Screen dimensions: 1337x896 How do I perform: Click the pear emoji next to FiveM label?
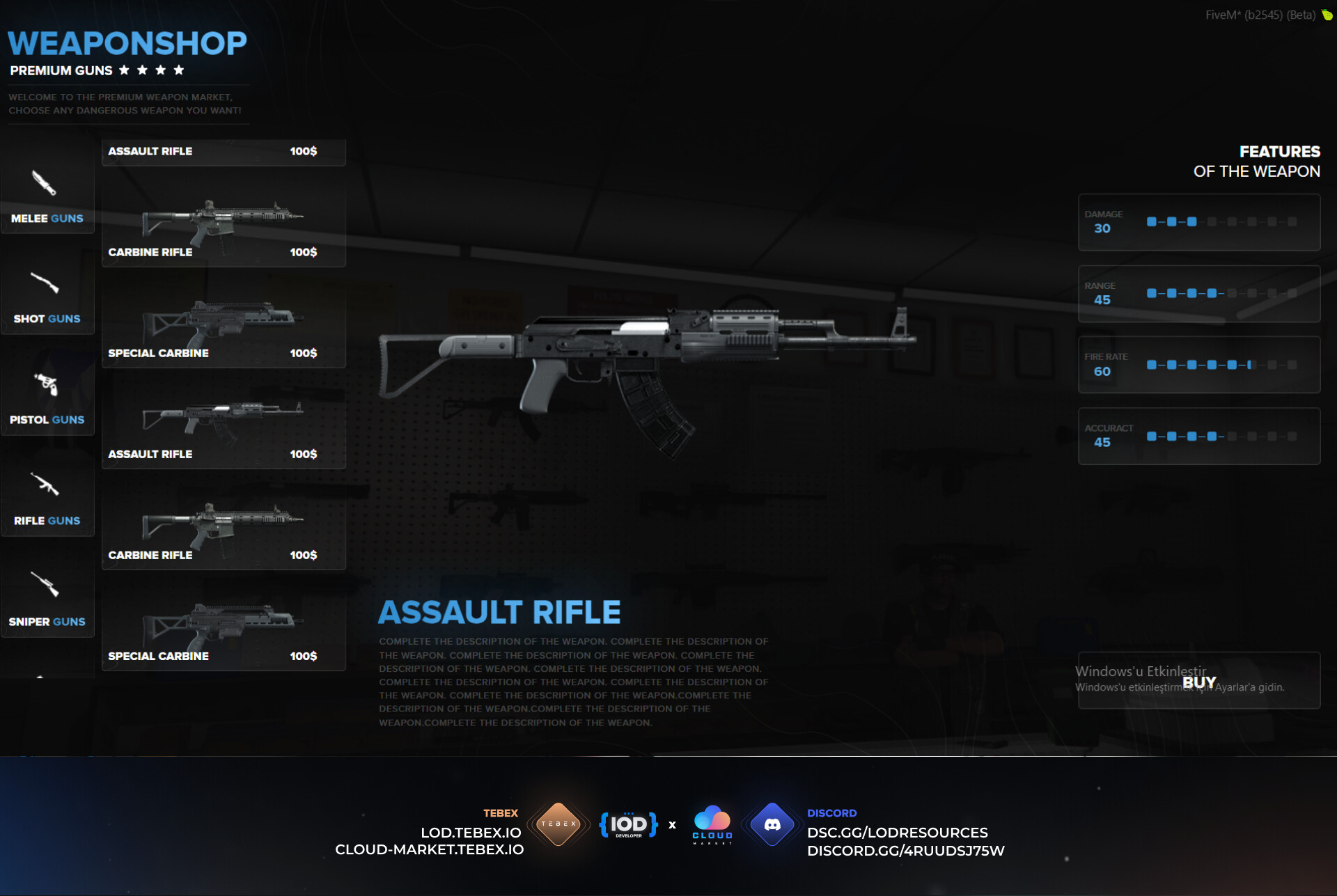point(1326,14)
